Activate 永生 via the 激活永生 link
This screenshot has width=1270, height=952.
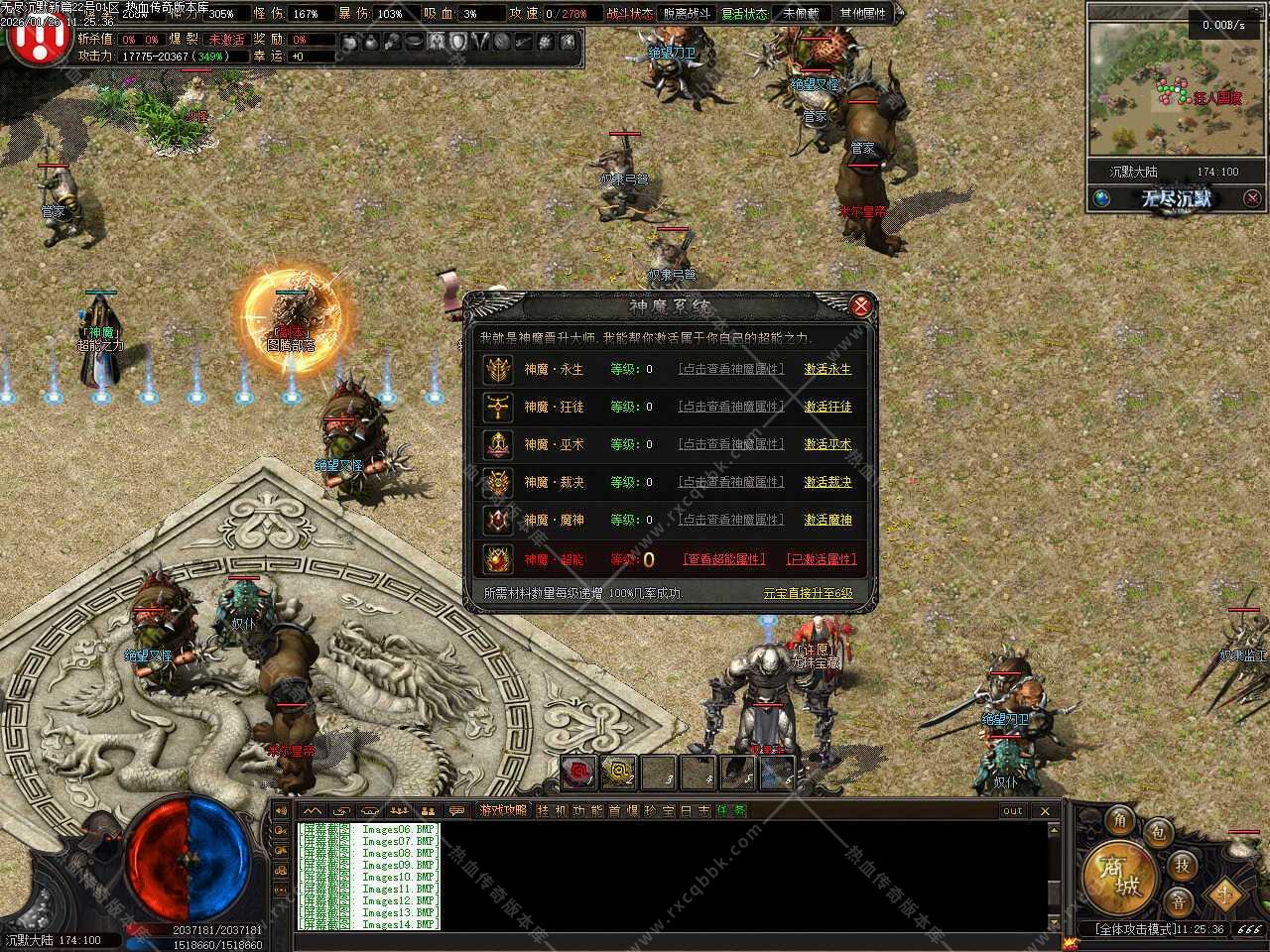point(827,369)
